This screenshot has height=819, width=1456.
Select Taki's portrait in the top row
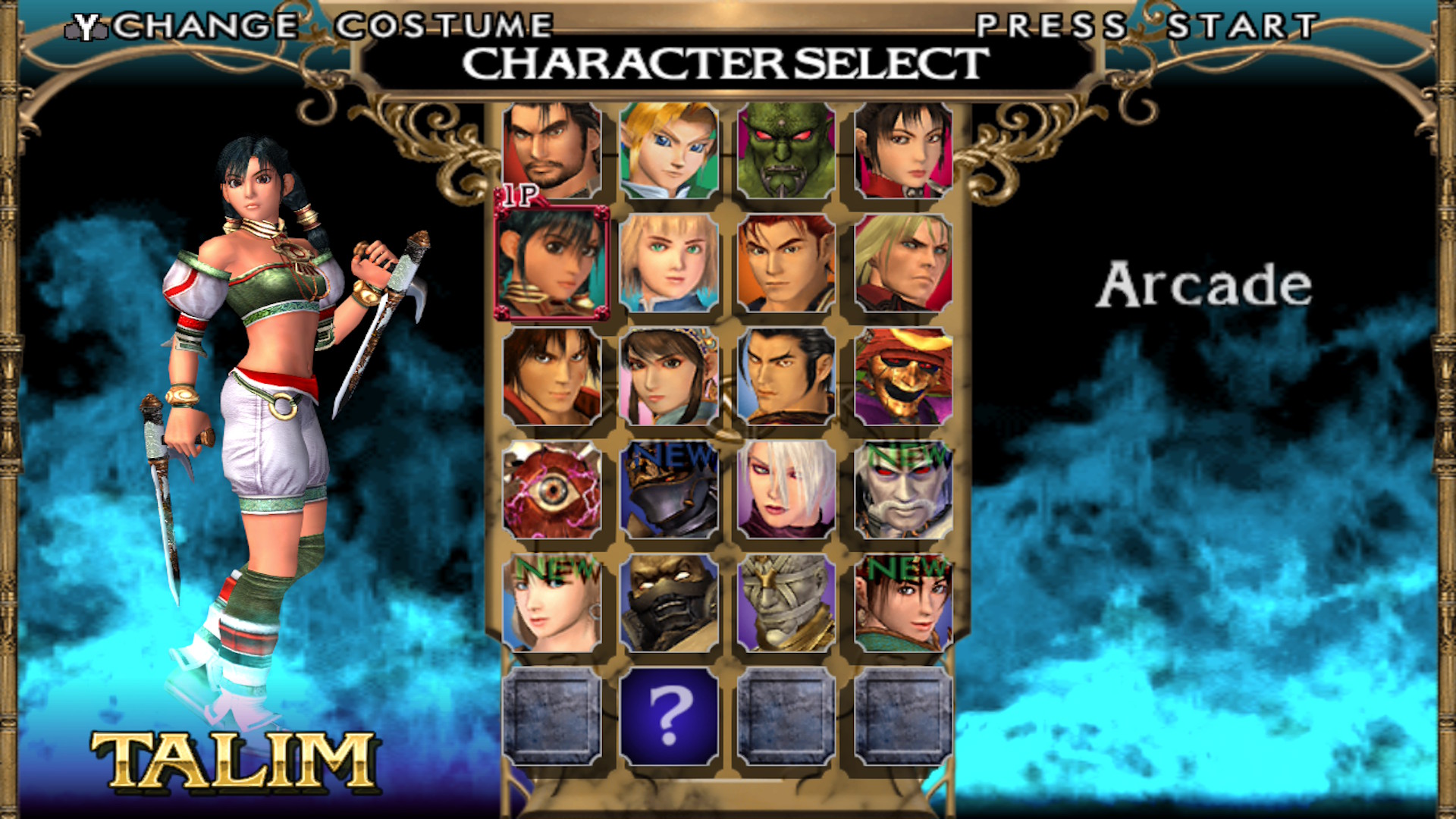tap(903, 150)
